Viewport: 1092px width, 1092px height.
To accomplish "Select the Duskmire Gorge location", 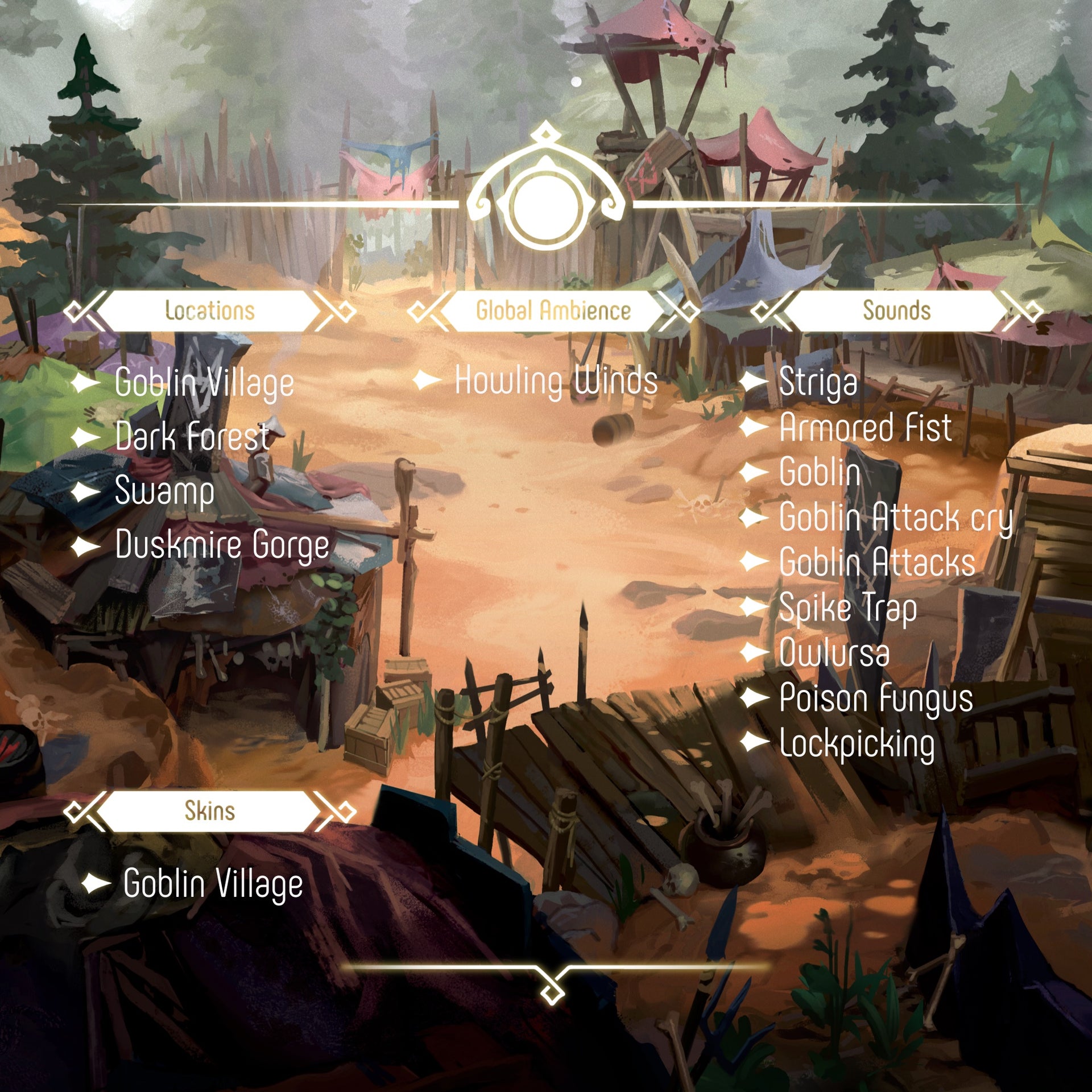I will tap(222, 545).
